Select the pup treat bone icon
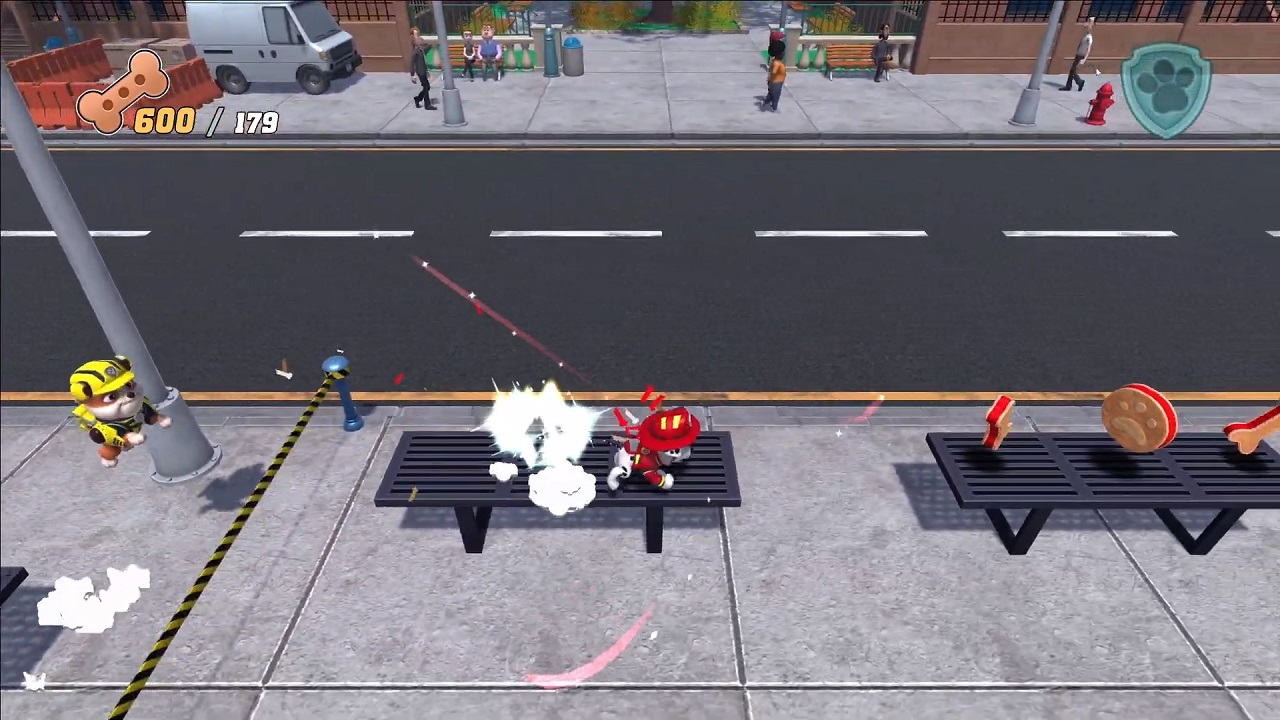 pyautogui.click(x=121, y=92)
